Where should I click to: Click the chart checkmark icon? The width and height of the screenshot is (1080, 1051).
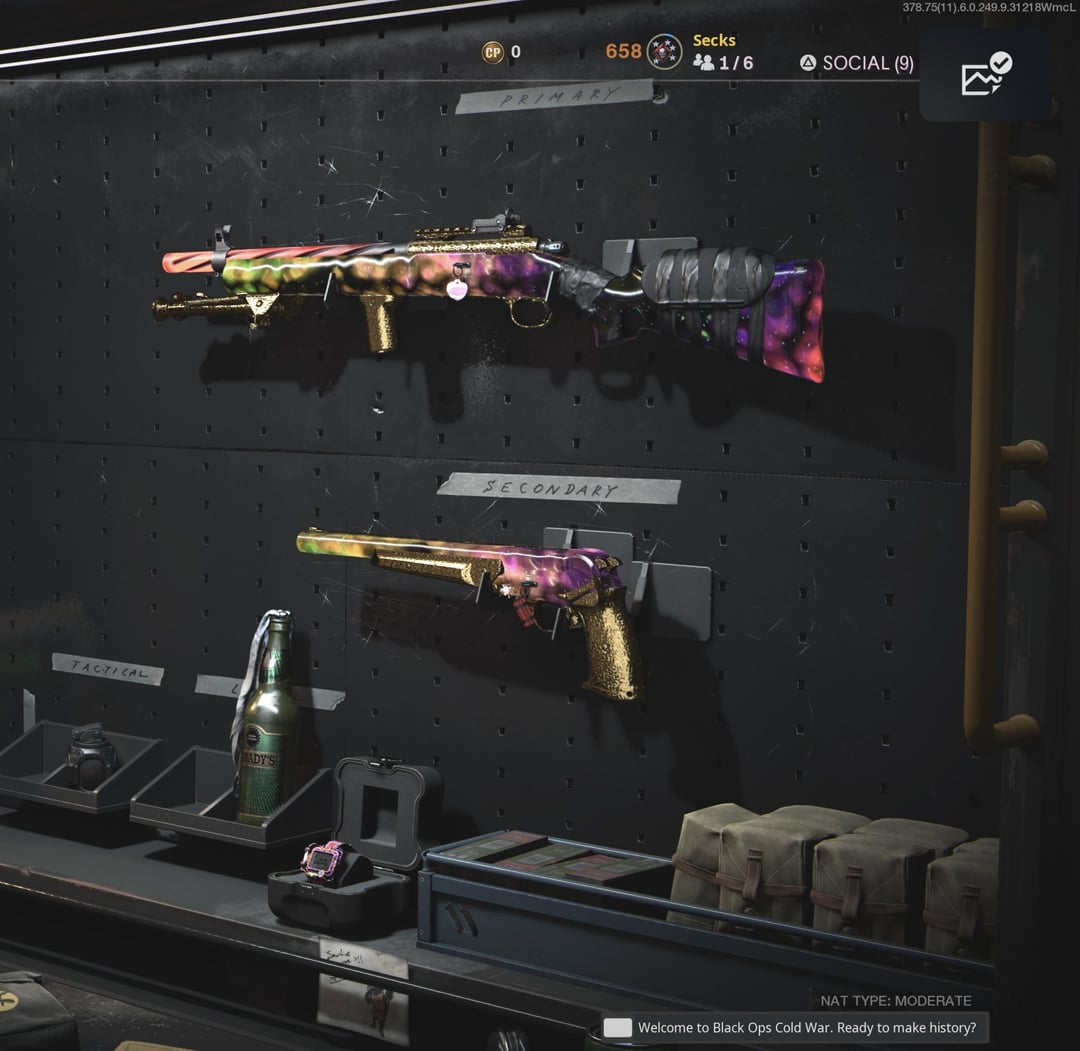985,75
